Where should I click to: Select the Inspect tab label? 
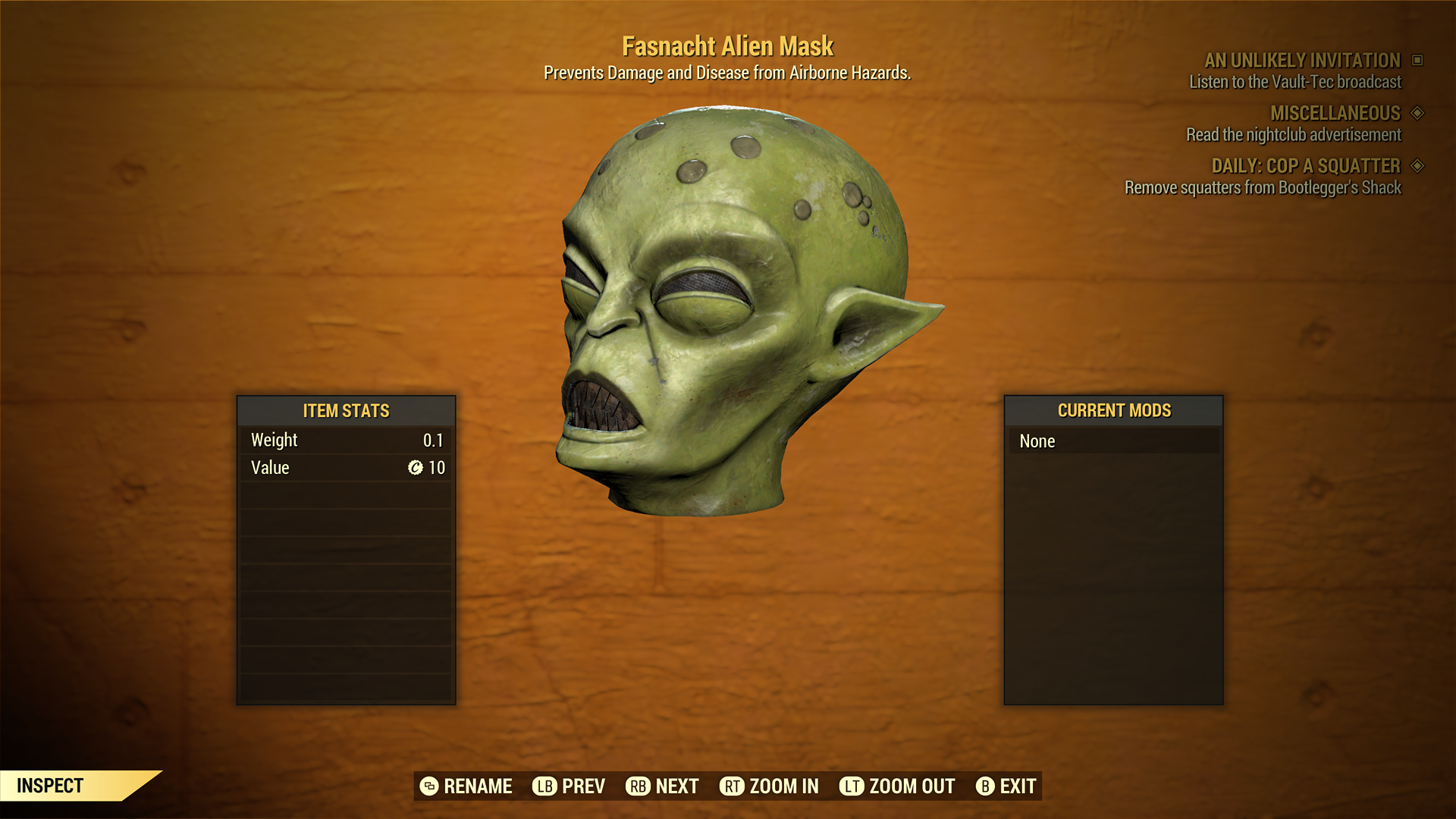[x=51, y=786]
